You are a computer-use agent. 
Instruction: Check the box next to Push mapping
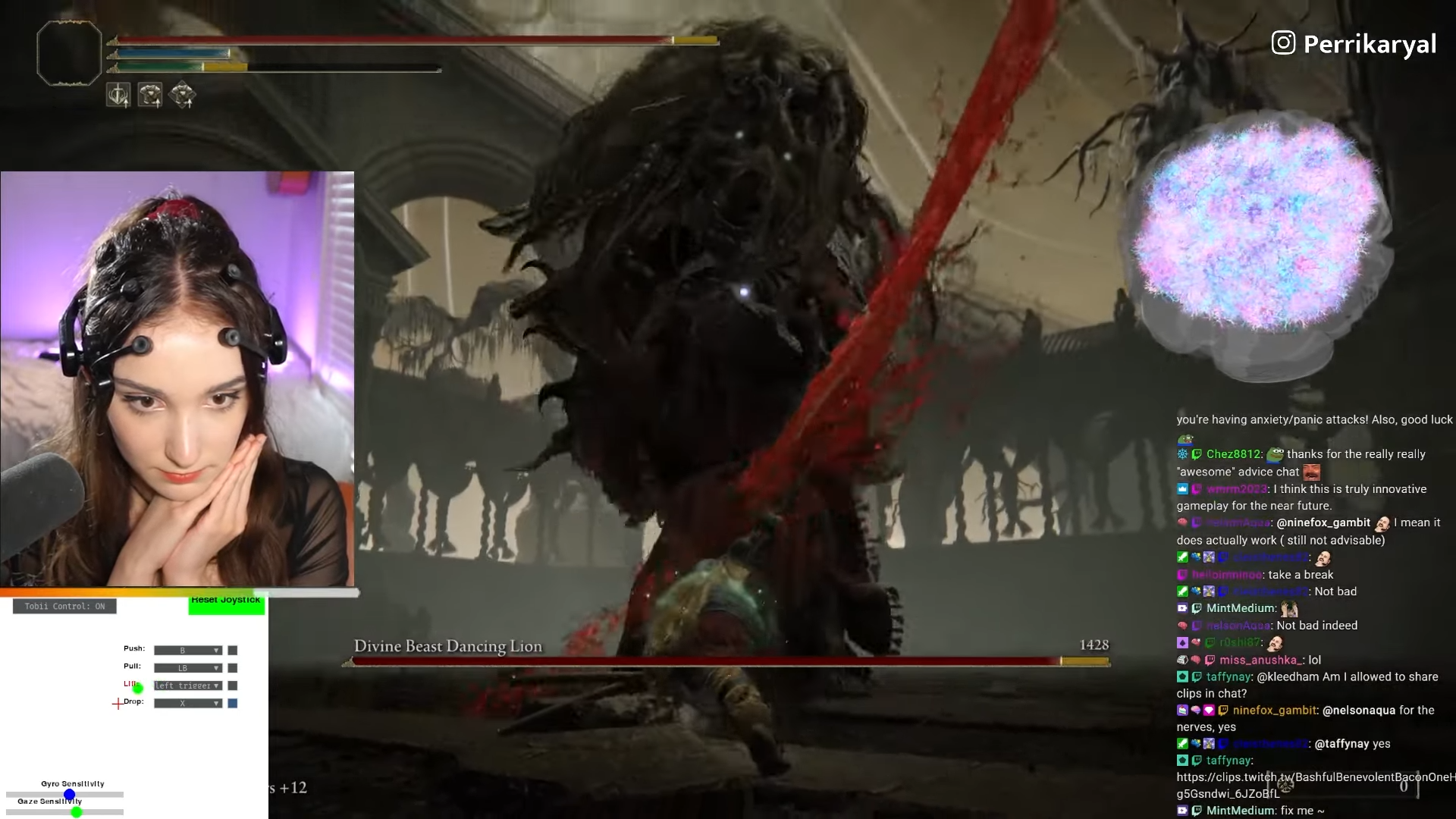tap(233, 651)
